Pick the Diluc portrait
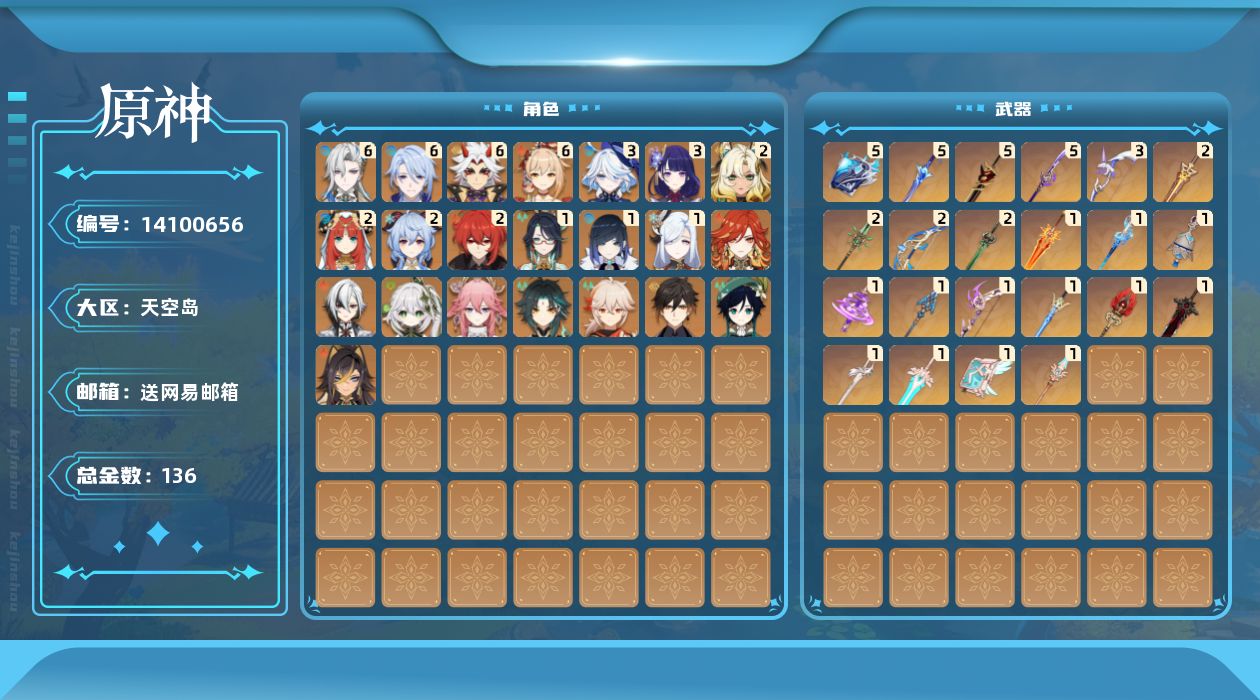Viewport: 1260px width, 700px height. pos(478,240)
